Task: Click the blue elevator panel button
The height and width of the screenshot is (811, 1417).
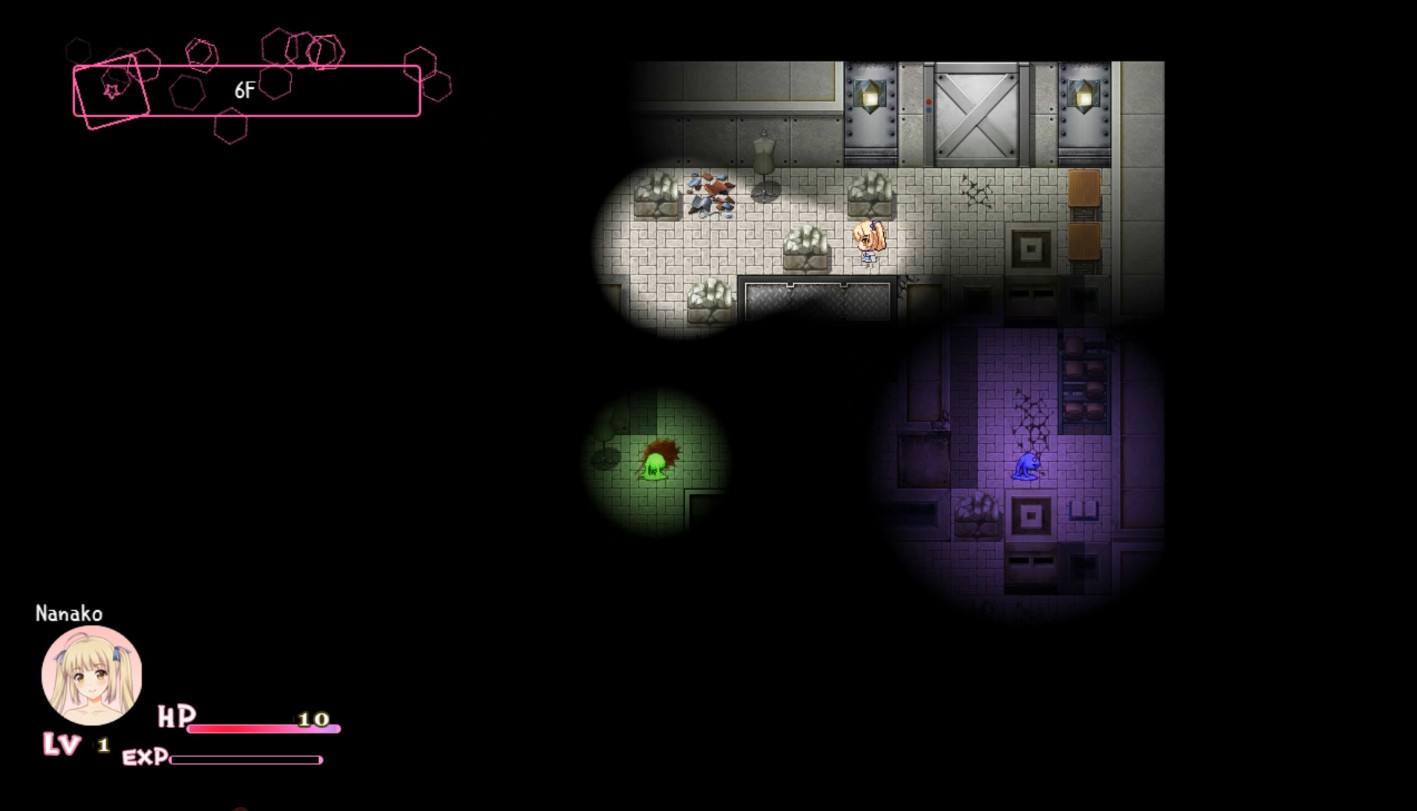Action: tap(927, 110)
